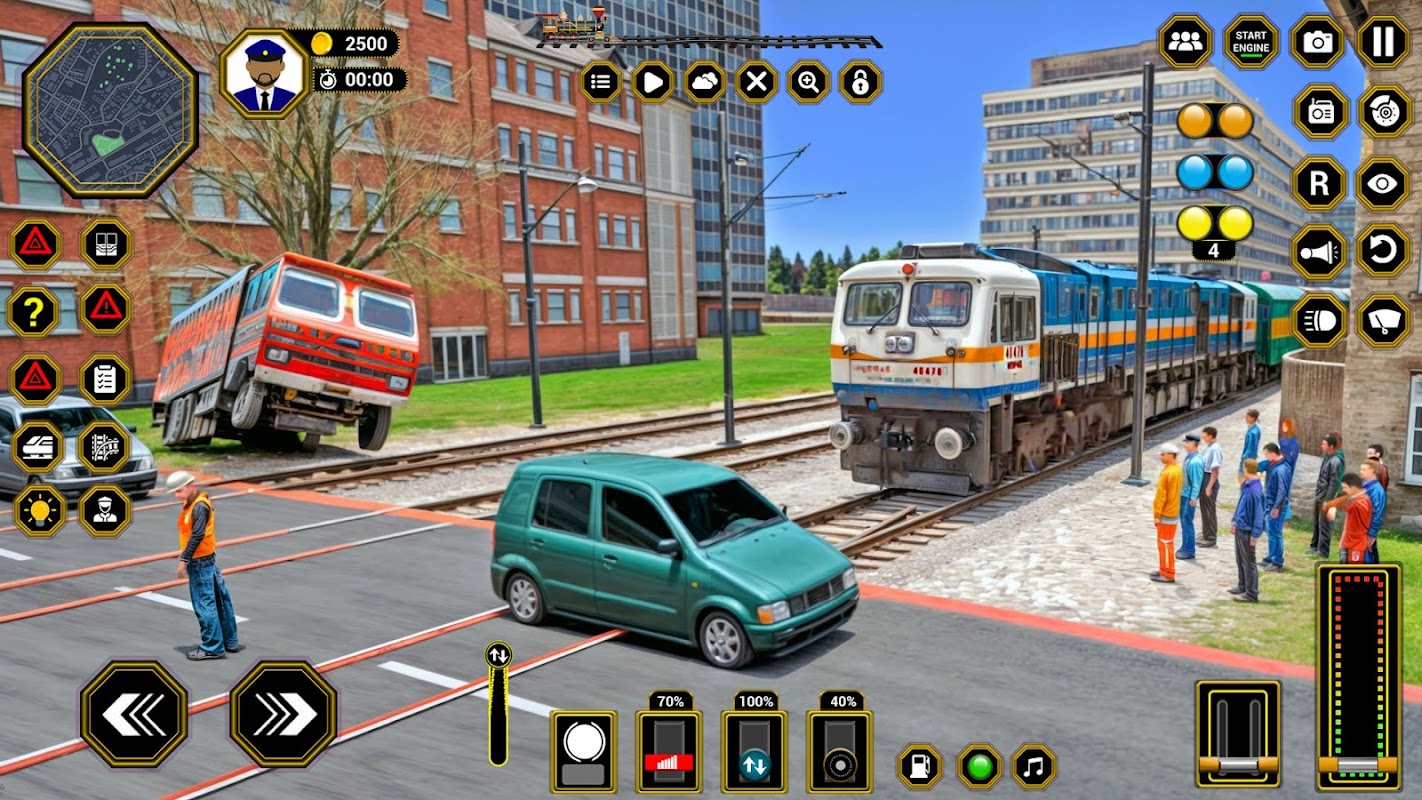Viewport: 1422px width, 800px height.
Task: Toggle the train headlights
Action: (1319, 321)
